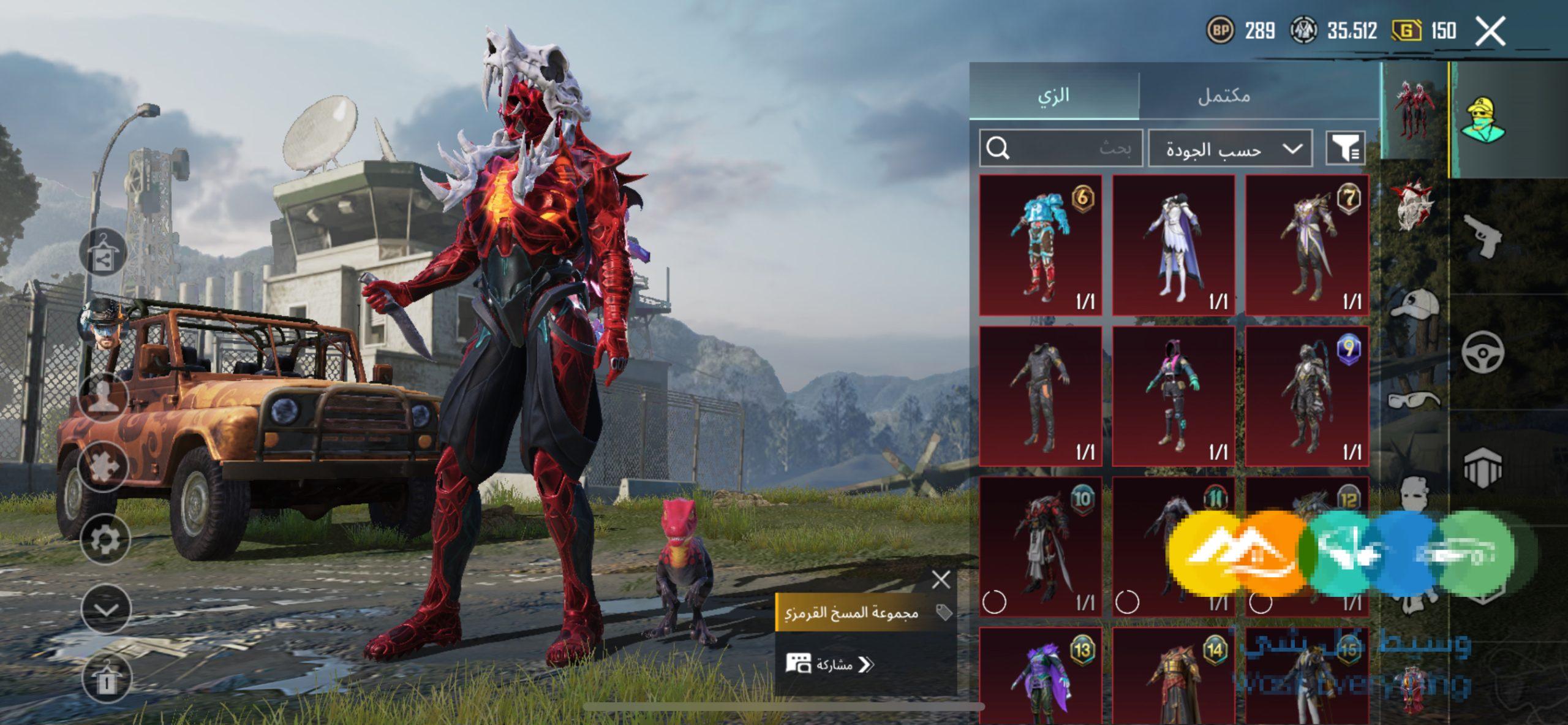Choose the white and purple caped outfit
The image size is (1568, 725).
(1174, 245)
